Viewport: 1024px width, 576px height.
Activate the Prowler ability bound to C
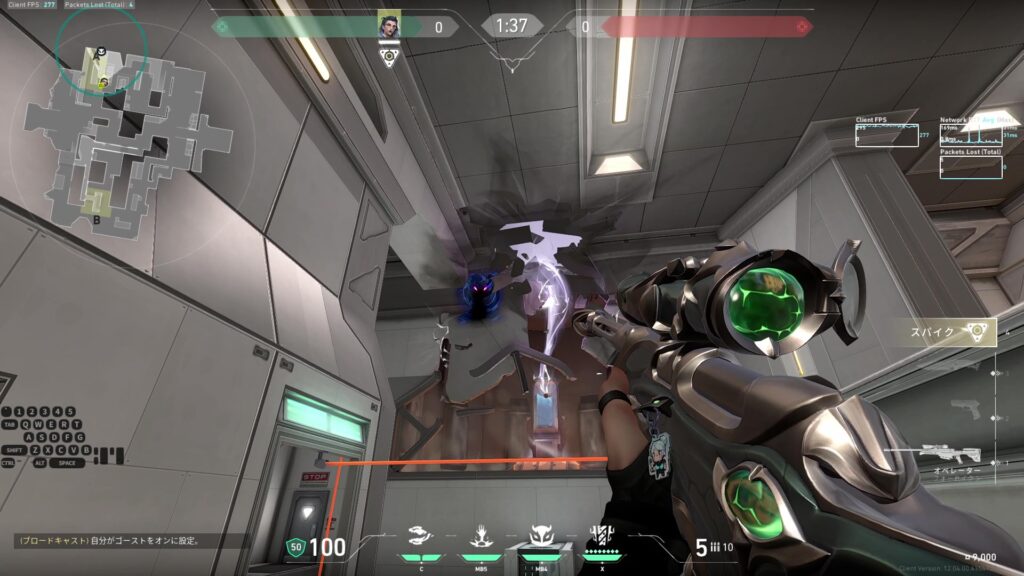tap(422, 539)
